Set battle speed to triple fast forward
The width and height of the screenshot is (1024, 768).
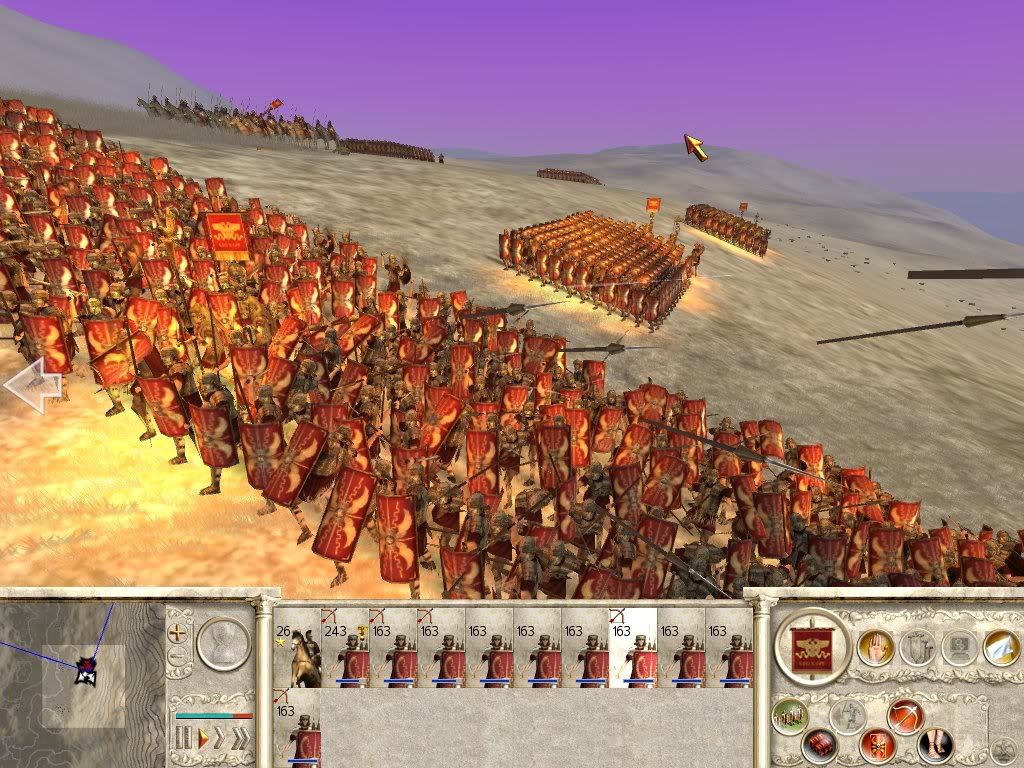click(240, 739)
